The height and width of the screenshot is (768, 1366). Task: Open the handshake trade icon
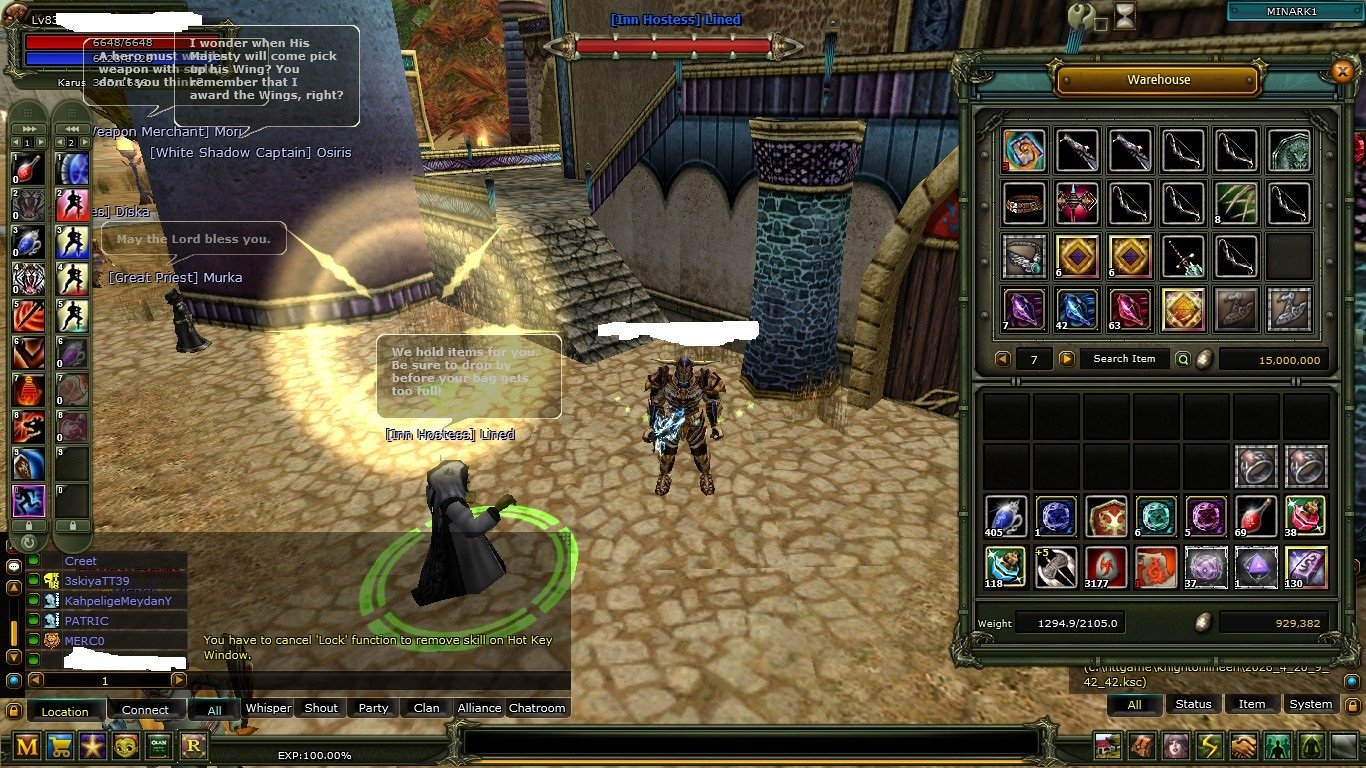(x=1243, y=746)
